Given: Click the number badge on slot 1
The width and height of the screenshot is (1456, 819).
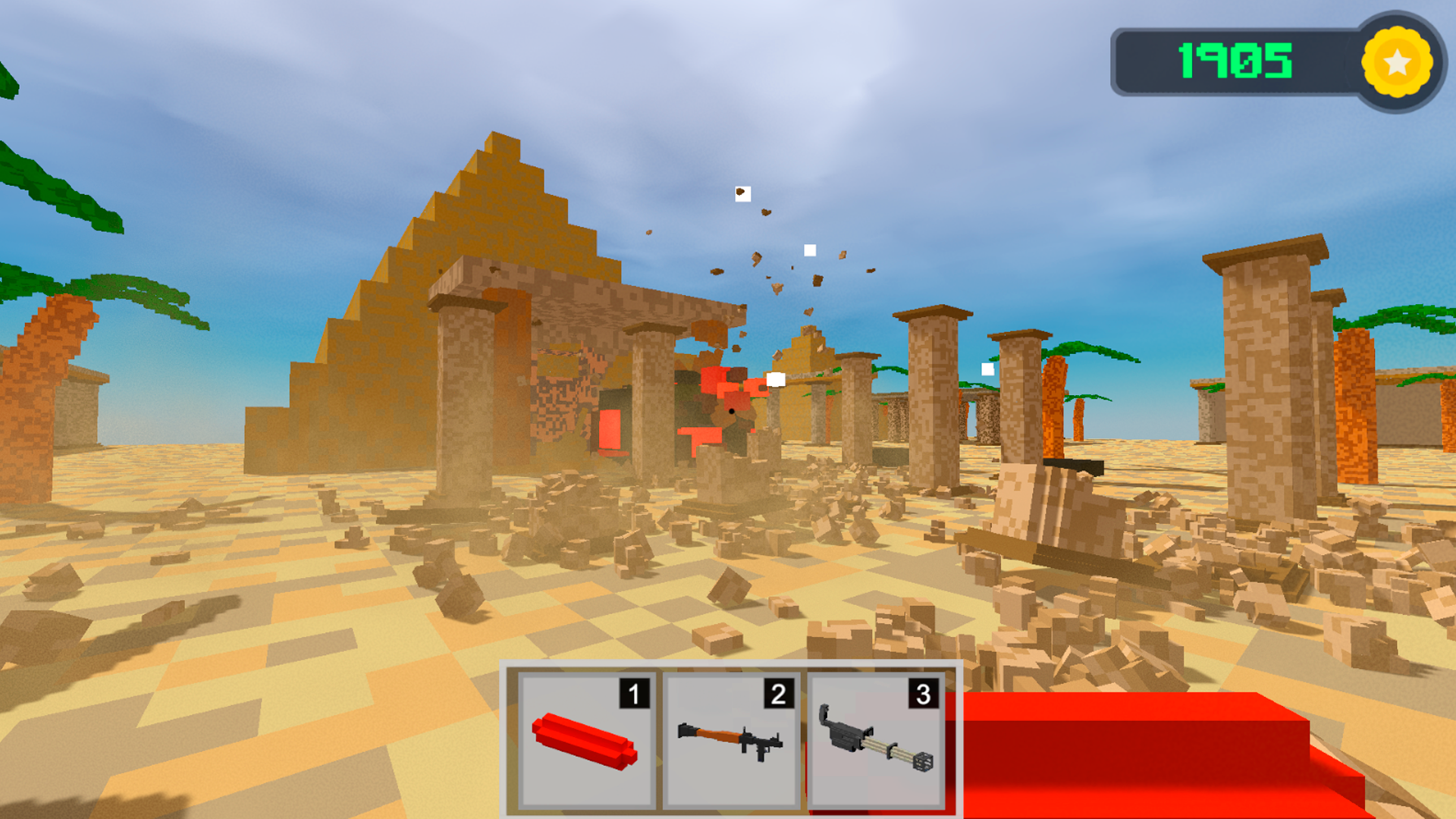Looking at the screenshot, I should coord(634,692).
